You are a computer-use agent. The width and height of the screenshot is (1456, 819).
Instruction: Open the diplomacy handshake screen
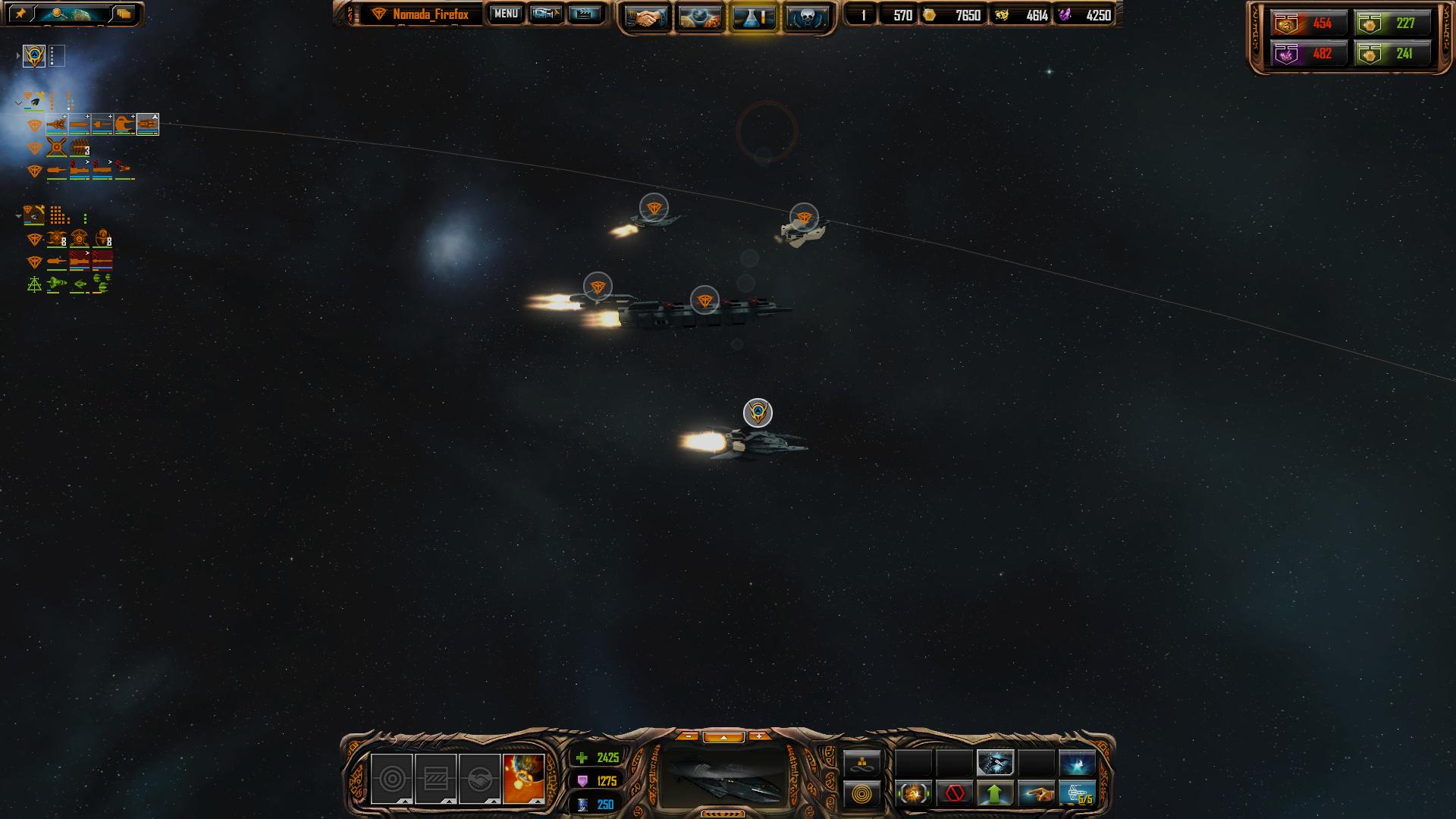(x=647, y=17)
